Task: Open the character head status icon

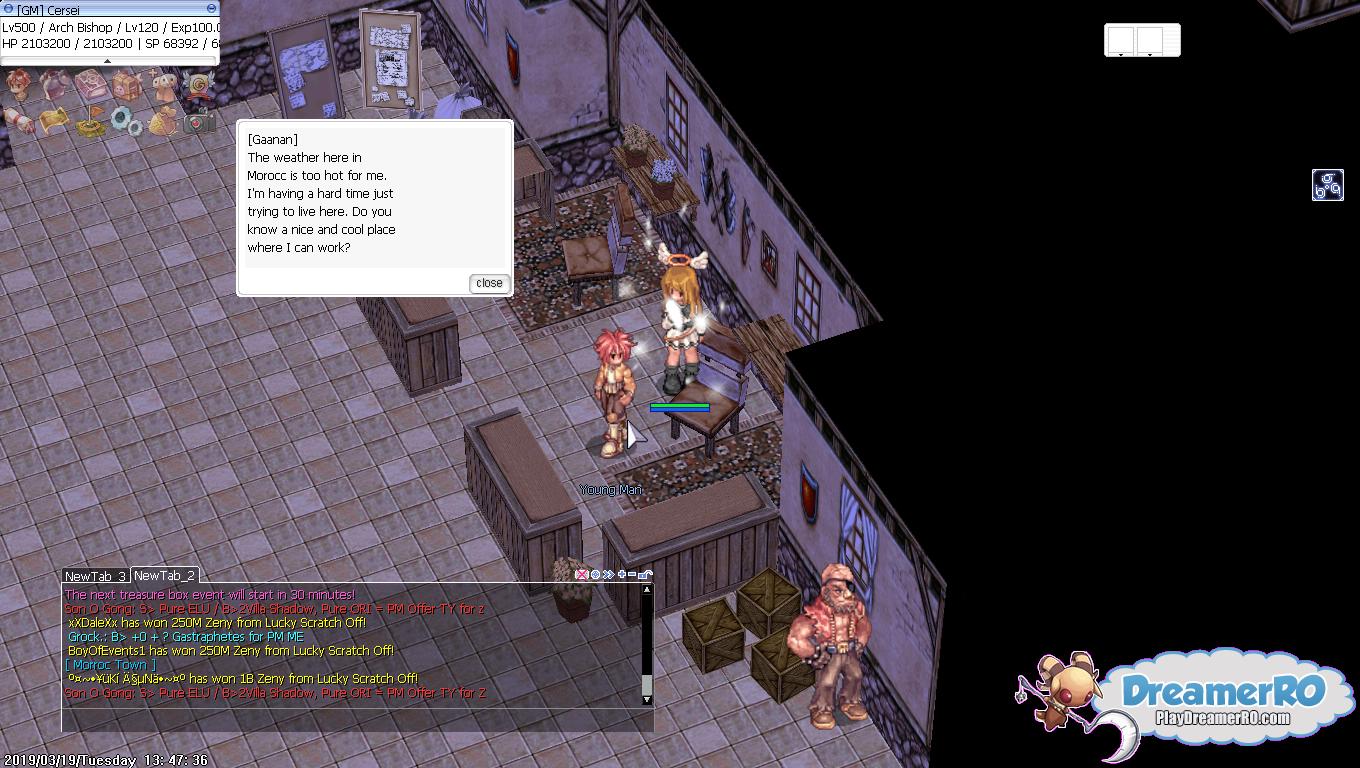Action: tap(18, 84)
